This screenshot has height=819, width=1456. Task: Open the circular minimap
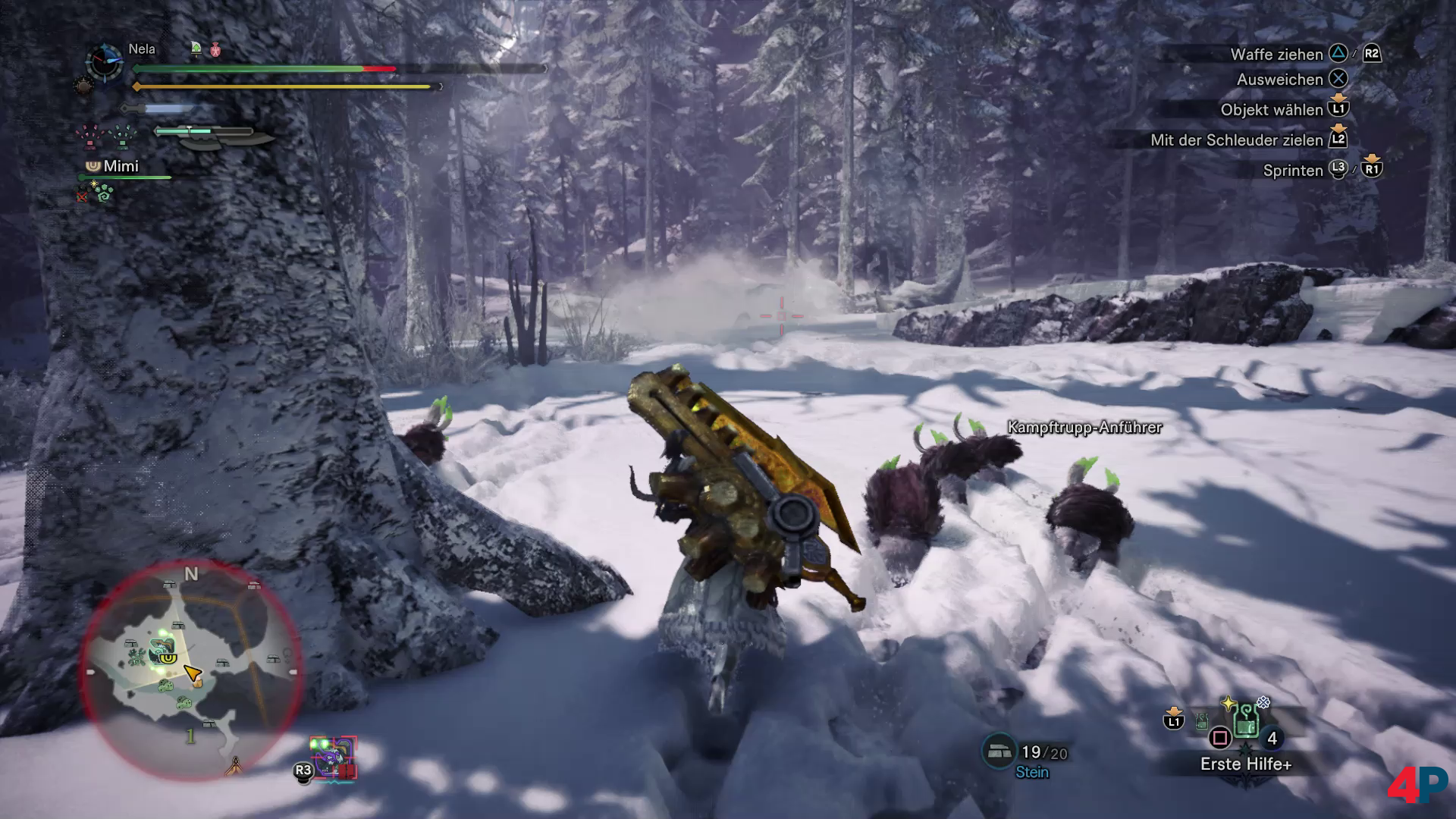190,669
